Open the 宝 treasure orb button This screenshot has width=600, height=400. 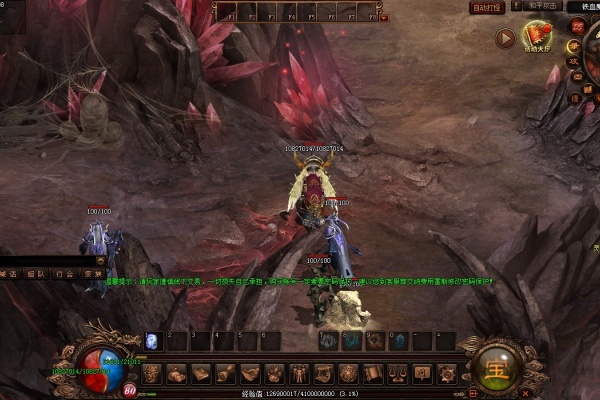click(x=496, y=367)
